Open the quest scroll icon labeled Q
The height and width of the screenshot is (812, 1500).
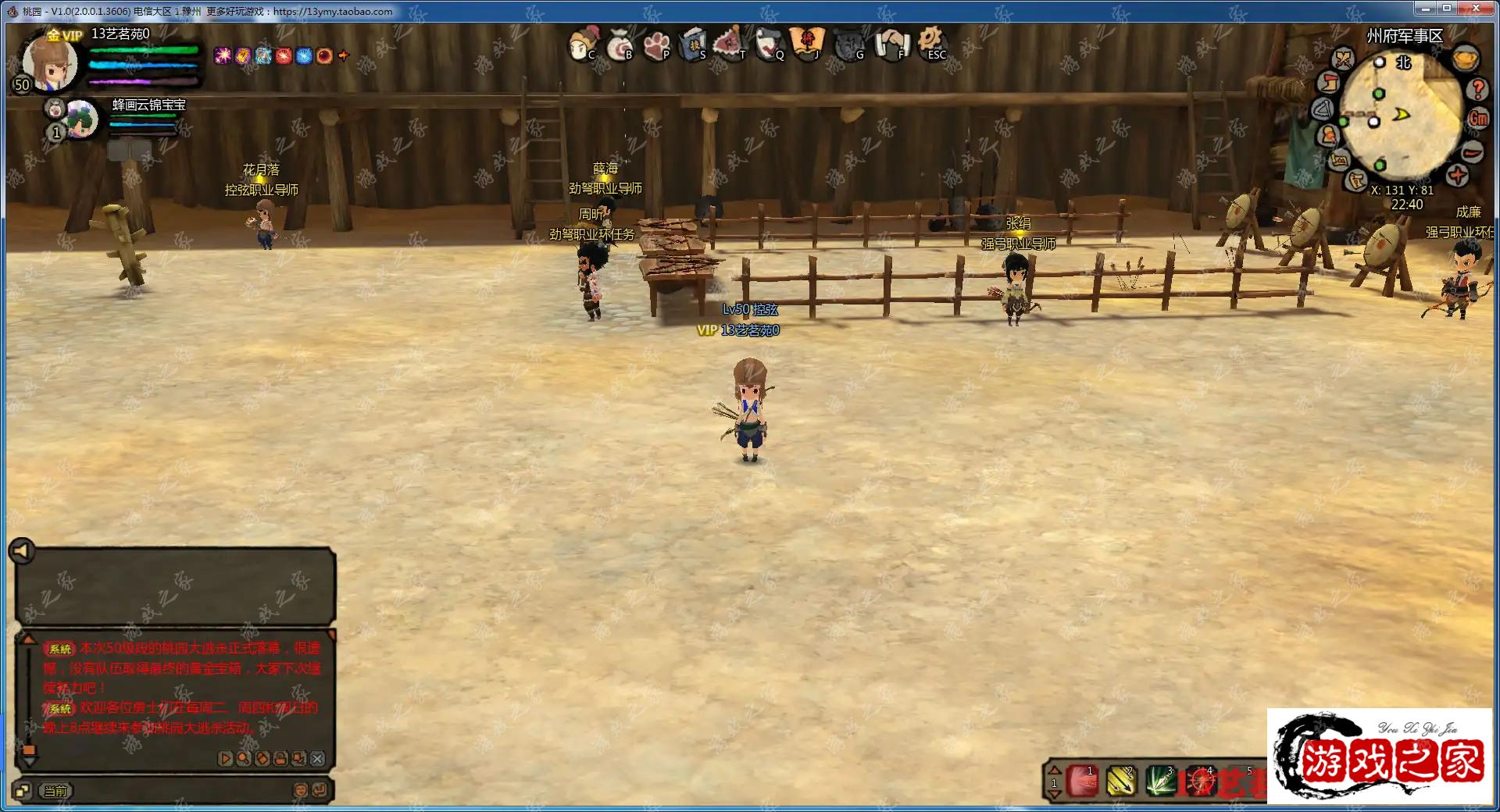pyautogui.click(x=770, y=45)
